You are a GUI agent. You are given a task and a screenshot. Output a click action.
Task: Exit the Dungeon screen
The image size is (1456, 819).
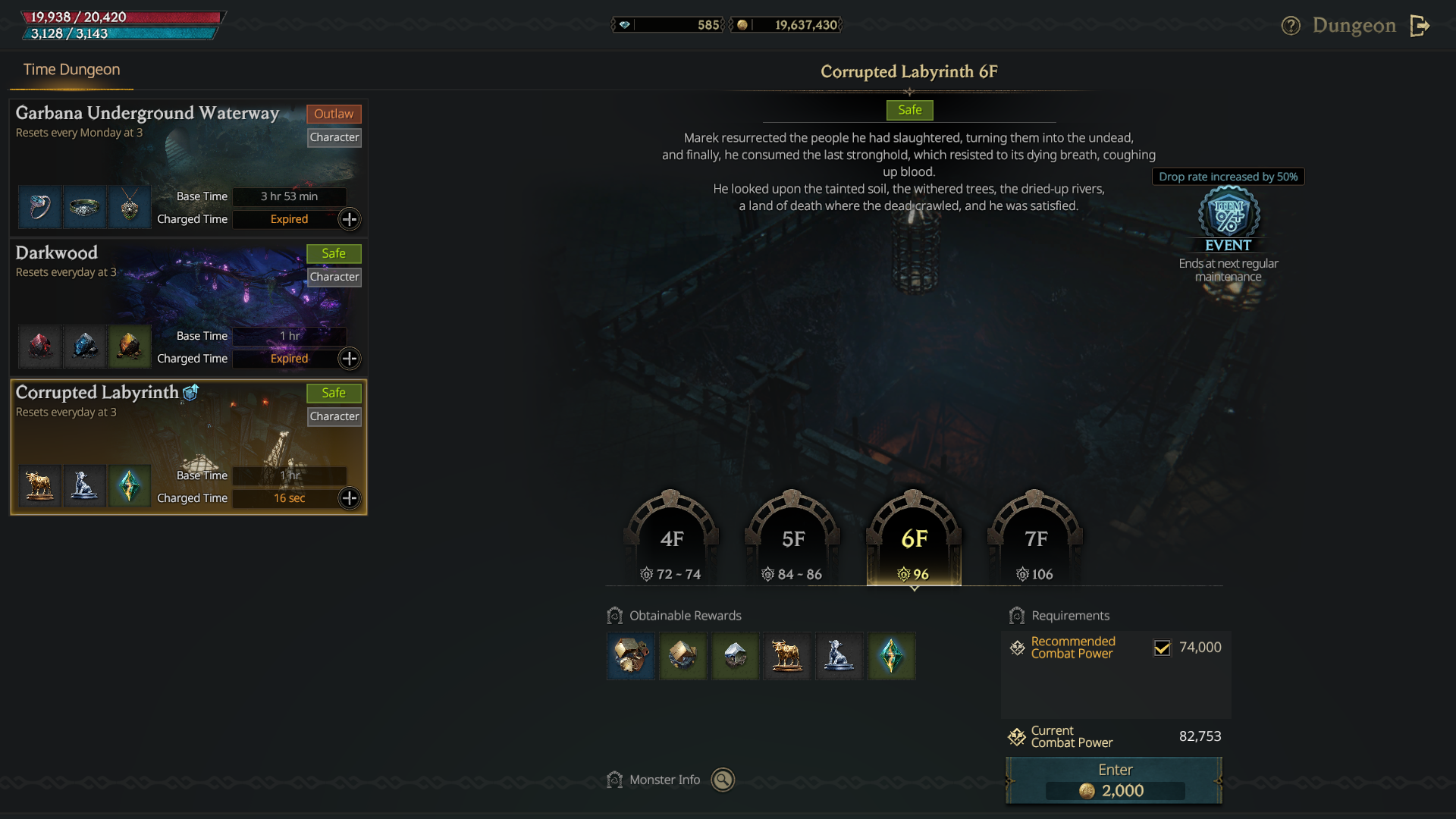tap(1420, 26)
